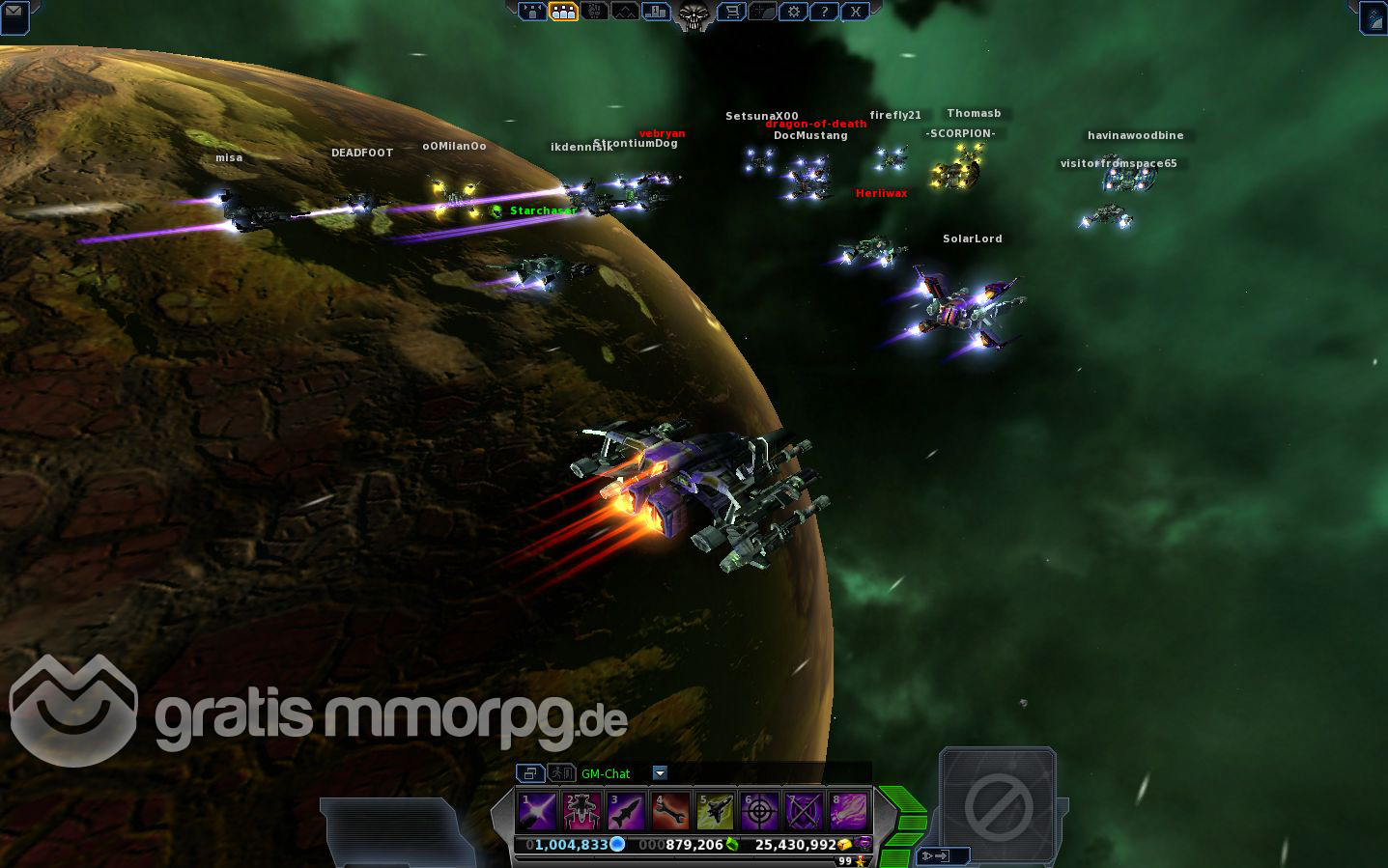The height and width of the screenshot is (868, 1388).
Task: Activate the crosshair targeting ability
Action: [759, 811]
